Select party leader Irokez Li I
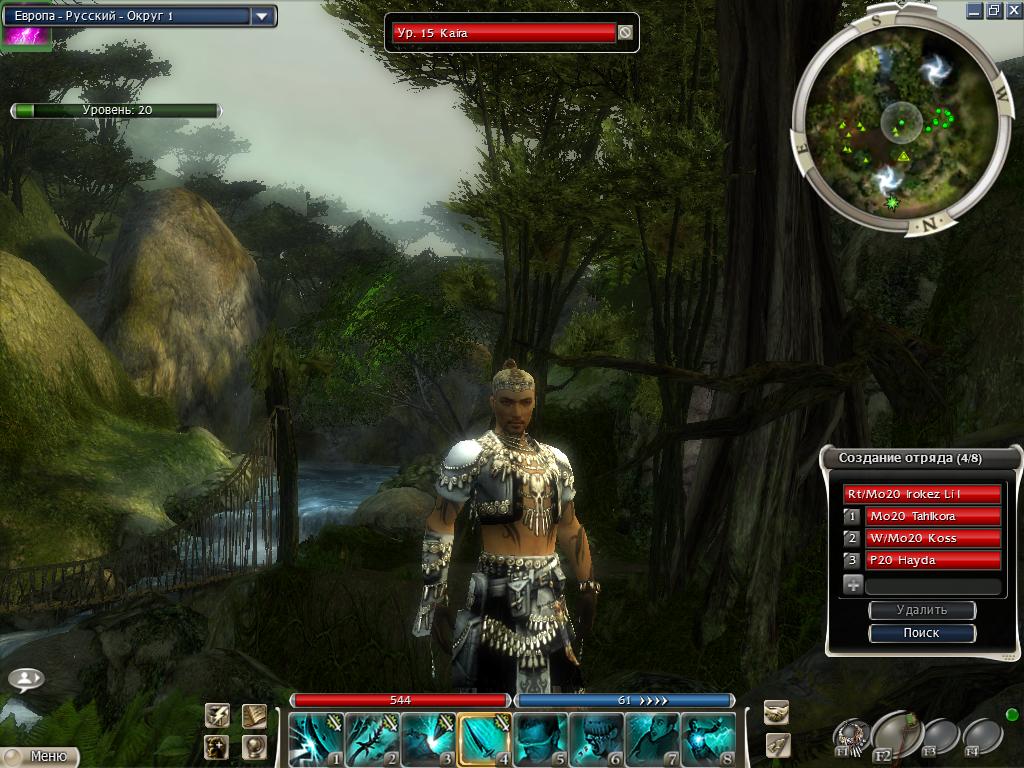1024x768 pixels. [921, 494]
